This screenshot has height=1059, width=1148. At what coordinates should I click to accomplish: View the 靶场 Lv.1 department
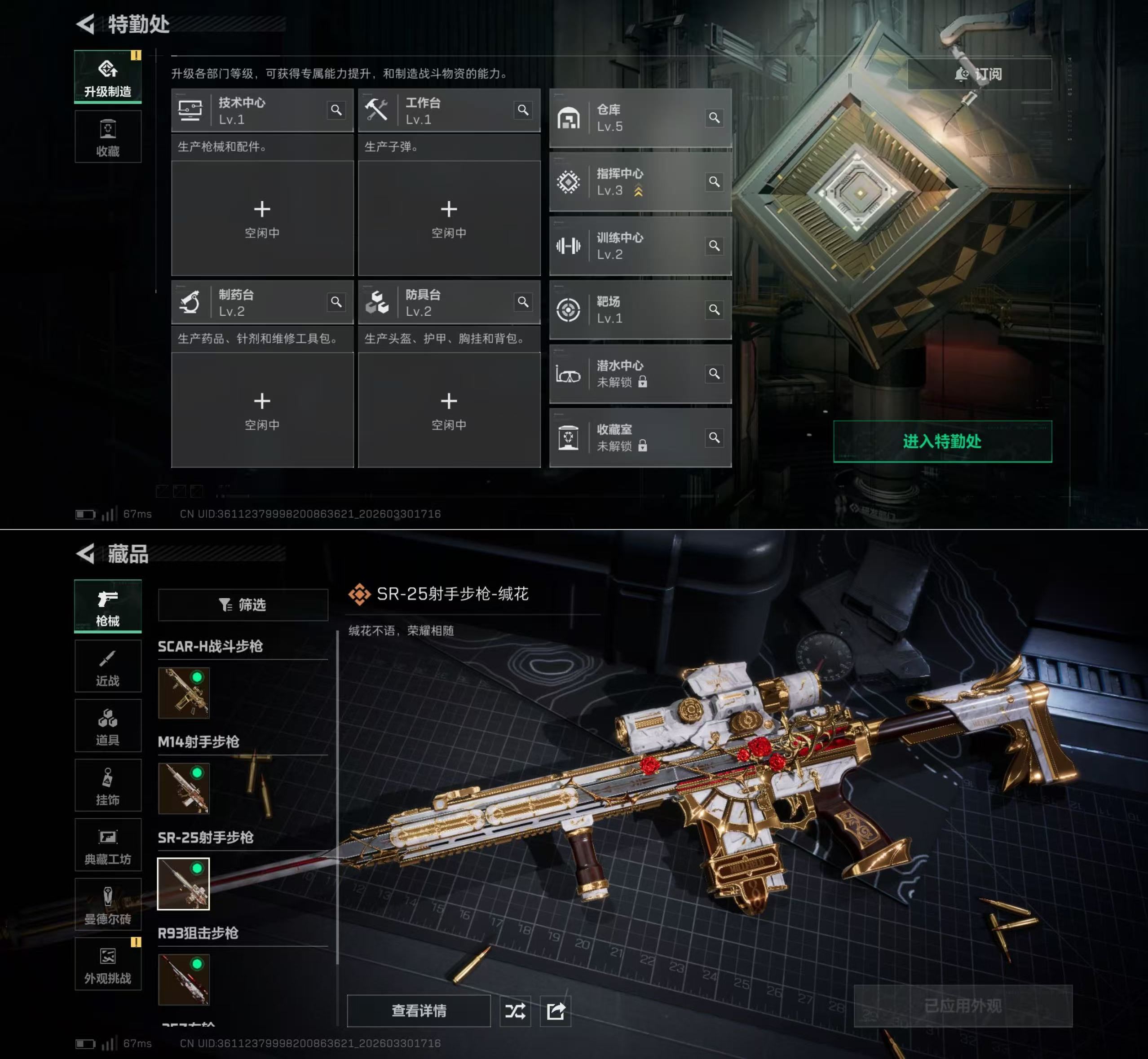tap(640, 310)
